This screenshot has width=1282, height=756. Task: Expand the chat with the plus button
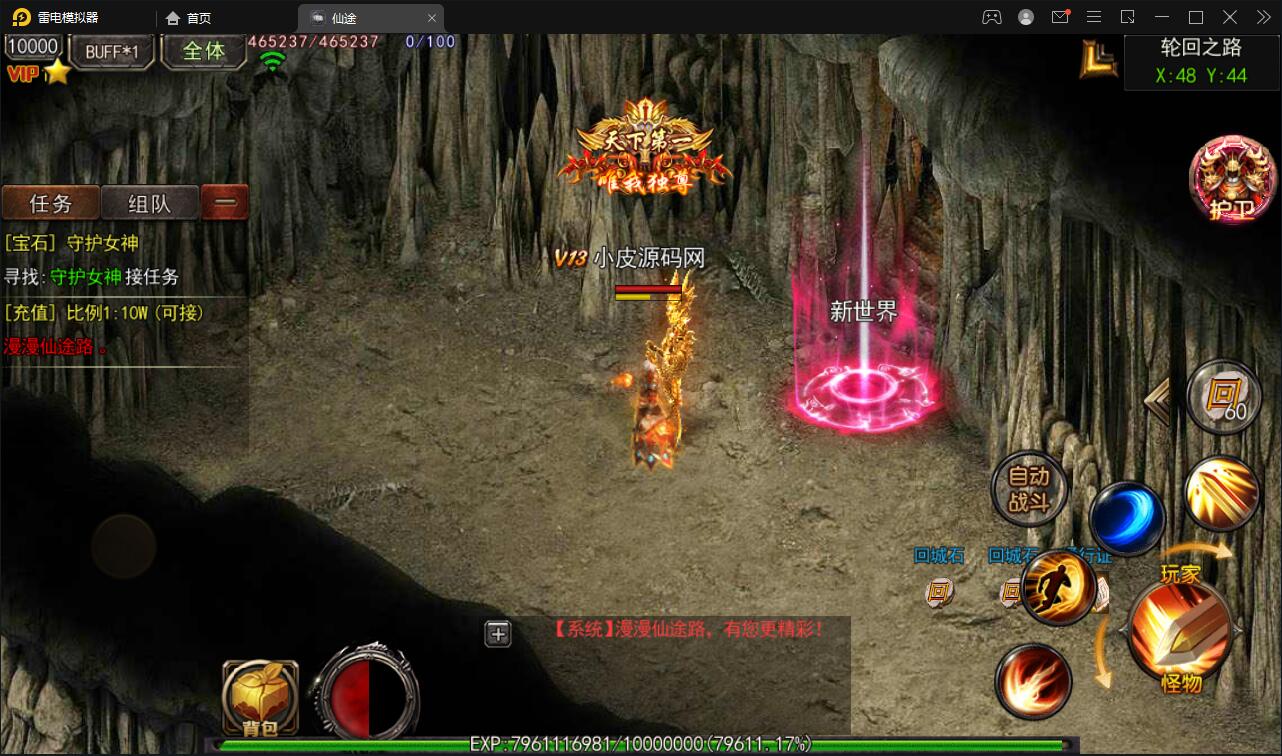point(498,633)
